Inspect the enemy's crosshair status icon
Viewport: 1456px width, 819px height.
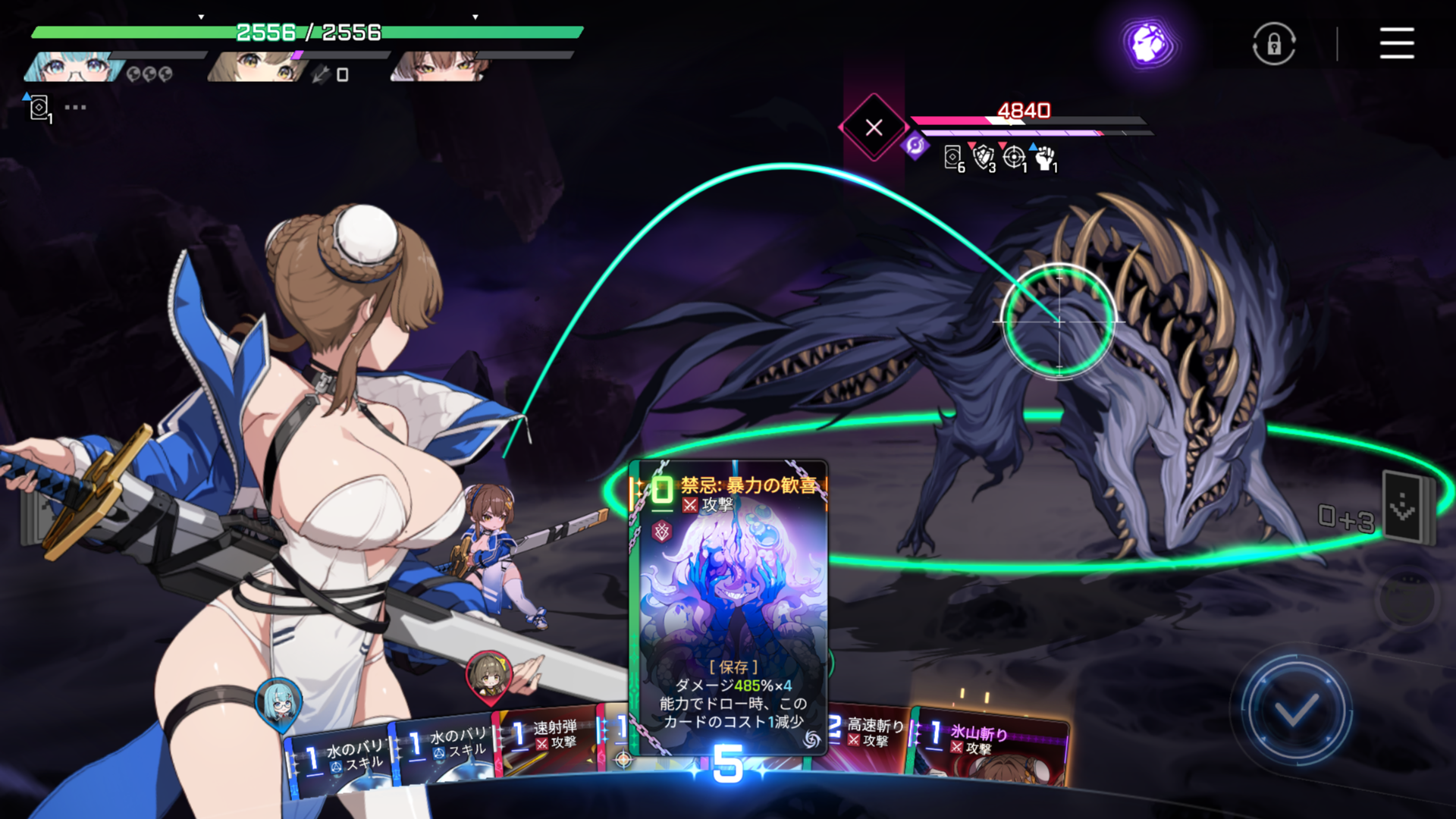1014,158
